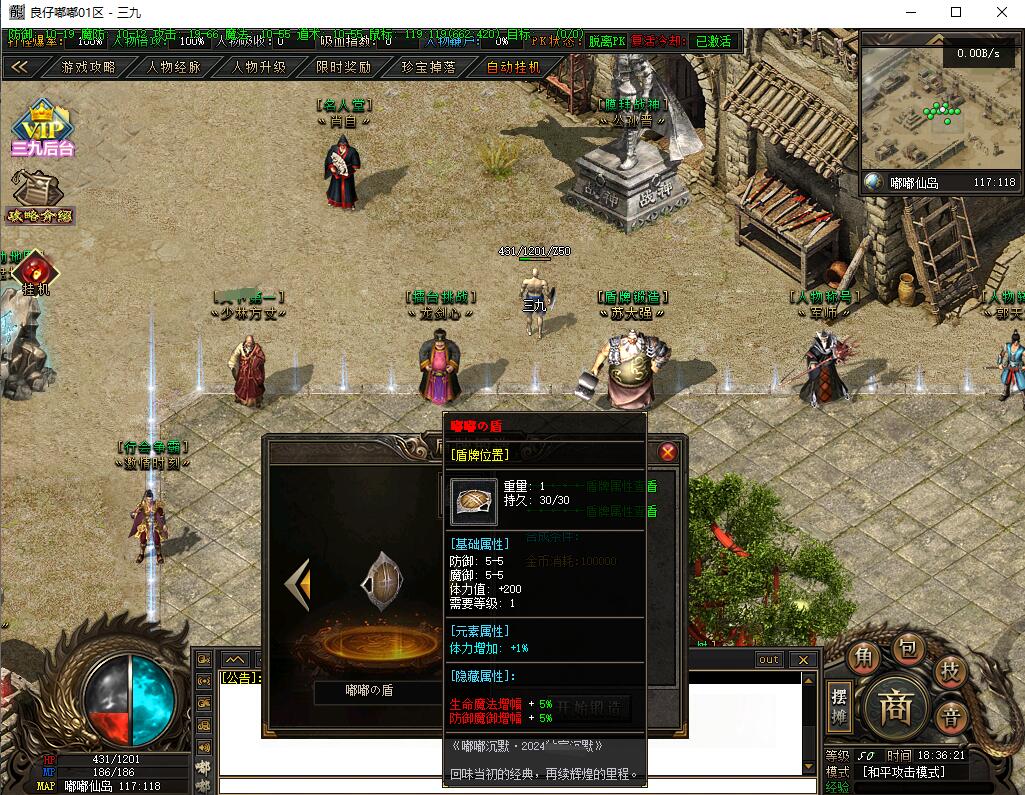Screen dimensions: 1025x795
Task: Open the 人物经脉 meridian menu
Action: [x=174, y=67]
